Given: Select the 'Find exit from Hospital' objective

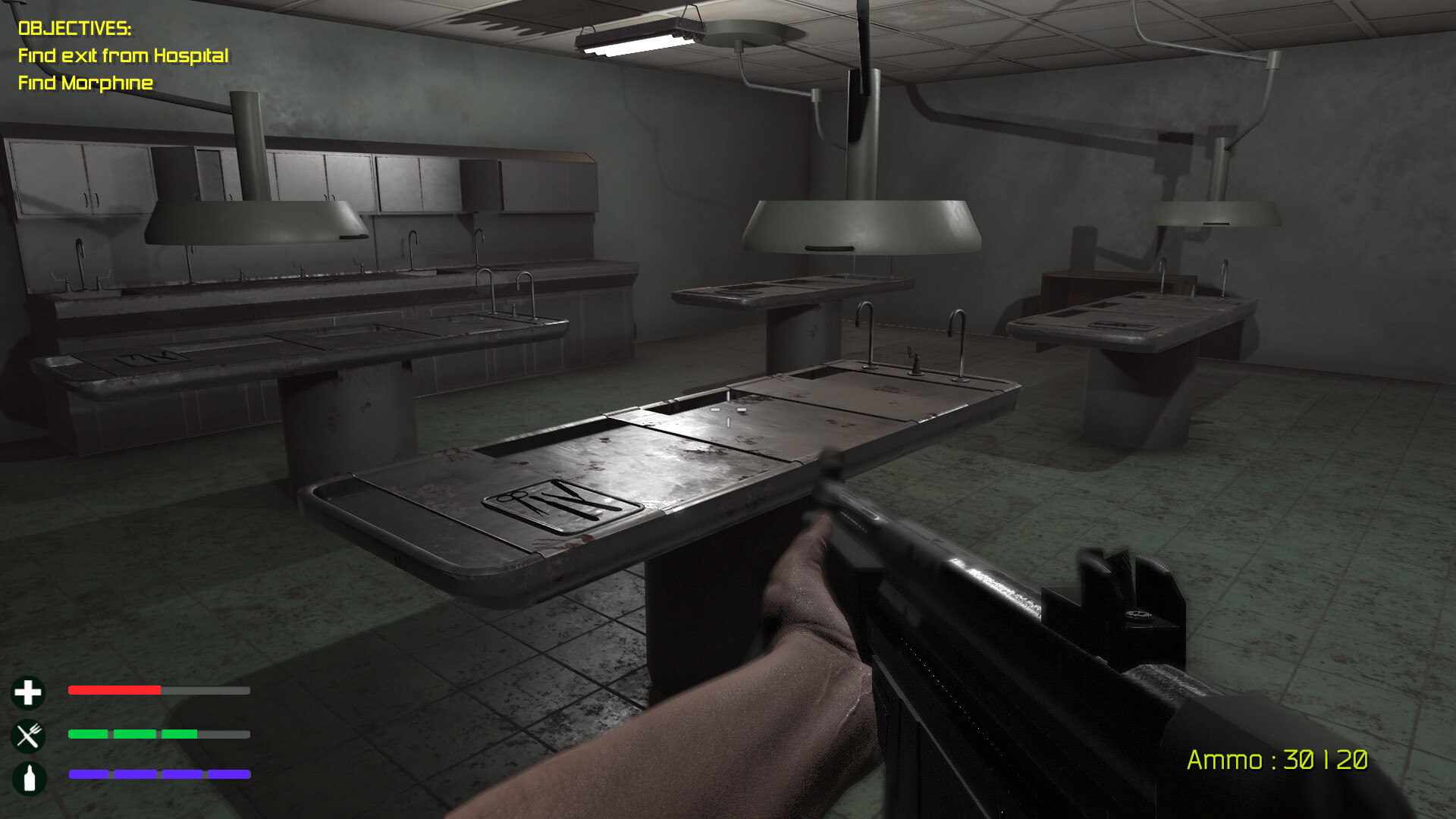Looking at the screenshot, I should tap(124, 55).
